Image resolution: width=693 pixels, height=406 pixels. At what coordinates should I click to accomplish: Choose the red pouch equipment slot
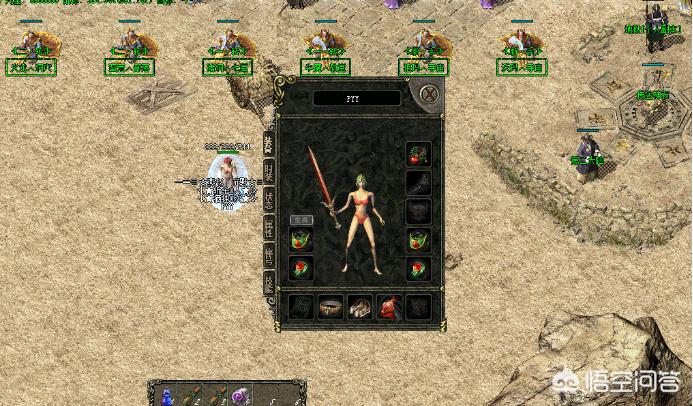388,307
